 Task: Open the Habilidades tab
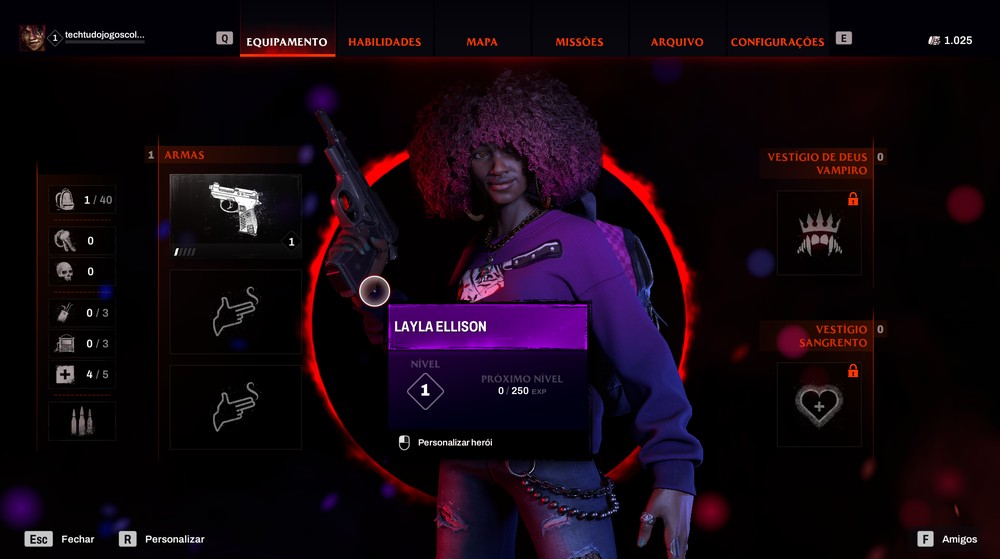click(384, 42)
